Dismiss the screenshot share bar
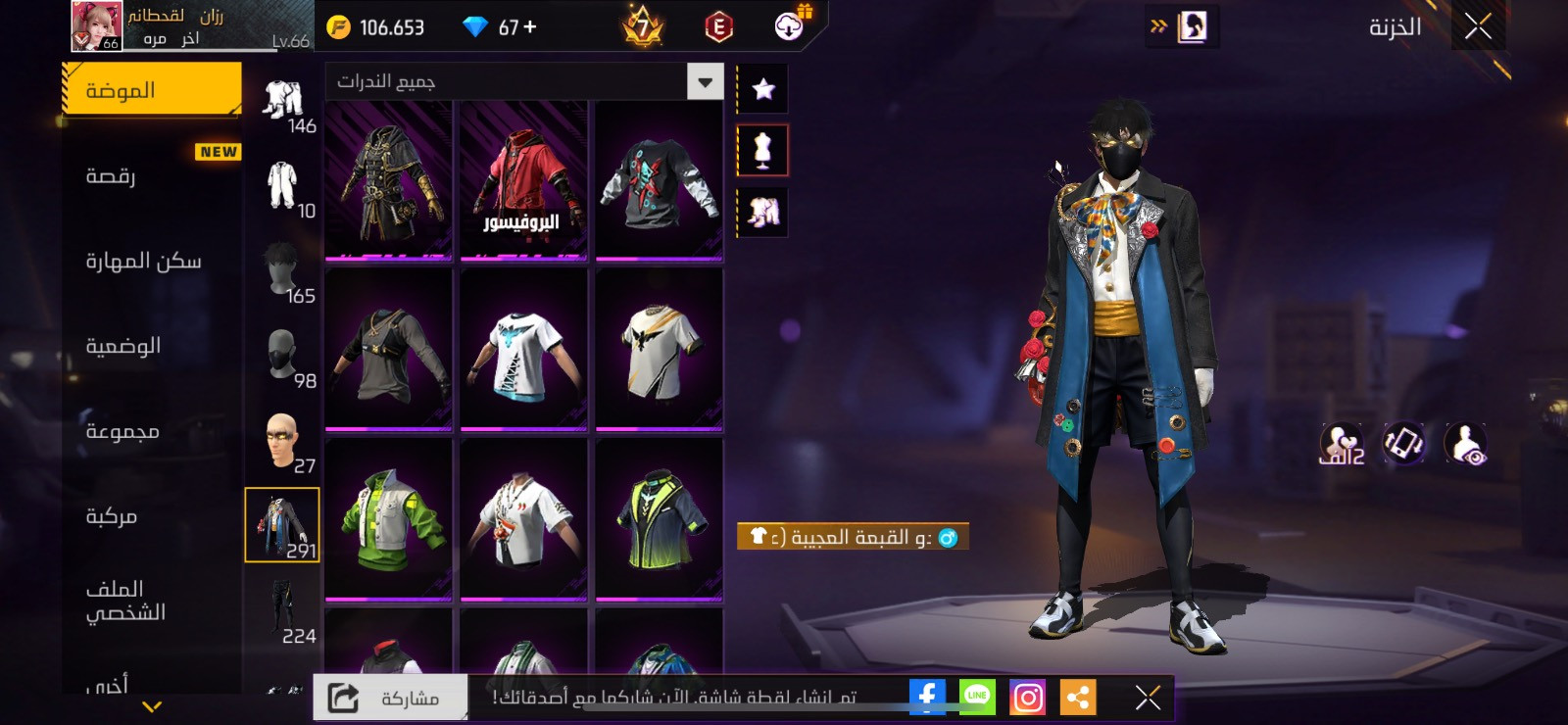Image resolution: width=1568 pixels, height=725 pixels. (1148, 698)
